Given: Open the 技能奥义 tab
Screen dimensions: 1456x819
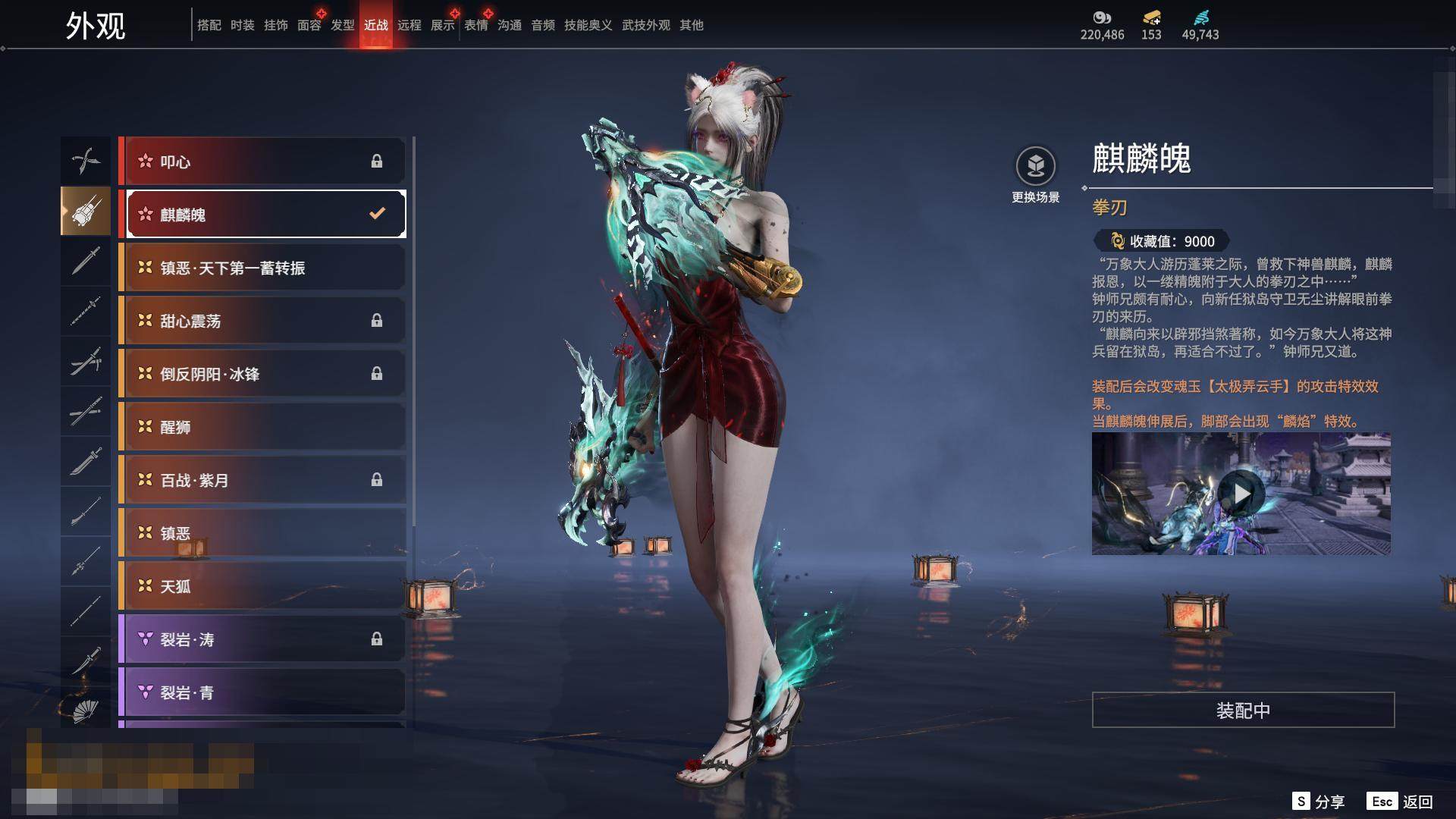Looking at the screenshot, I should pos(588,25).
